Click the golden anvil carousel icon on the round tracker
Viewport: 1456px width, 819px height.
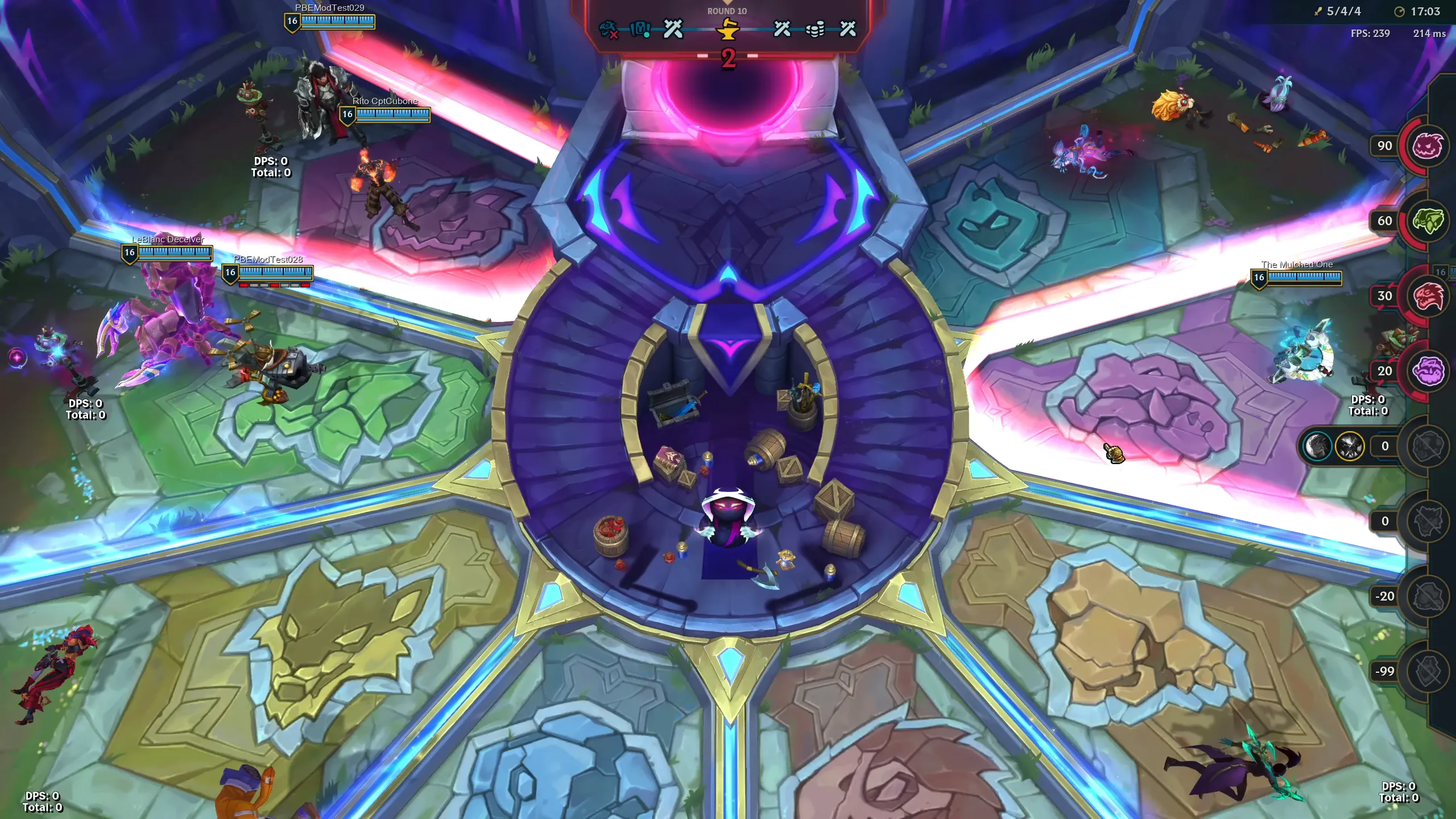coord(727,30)
